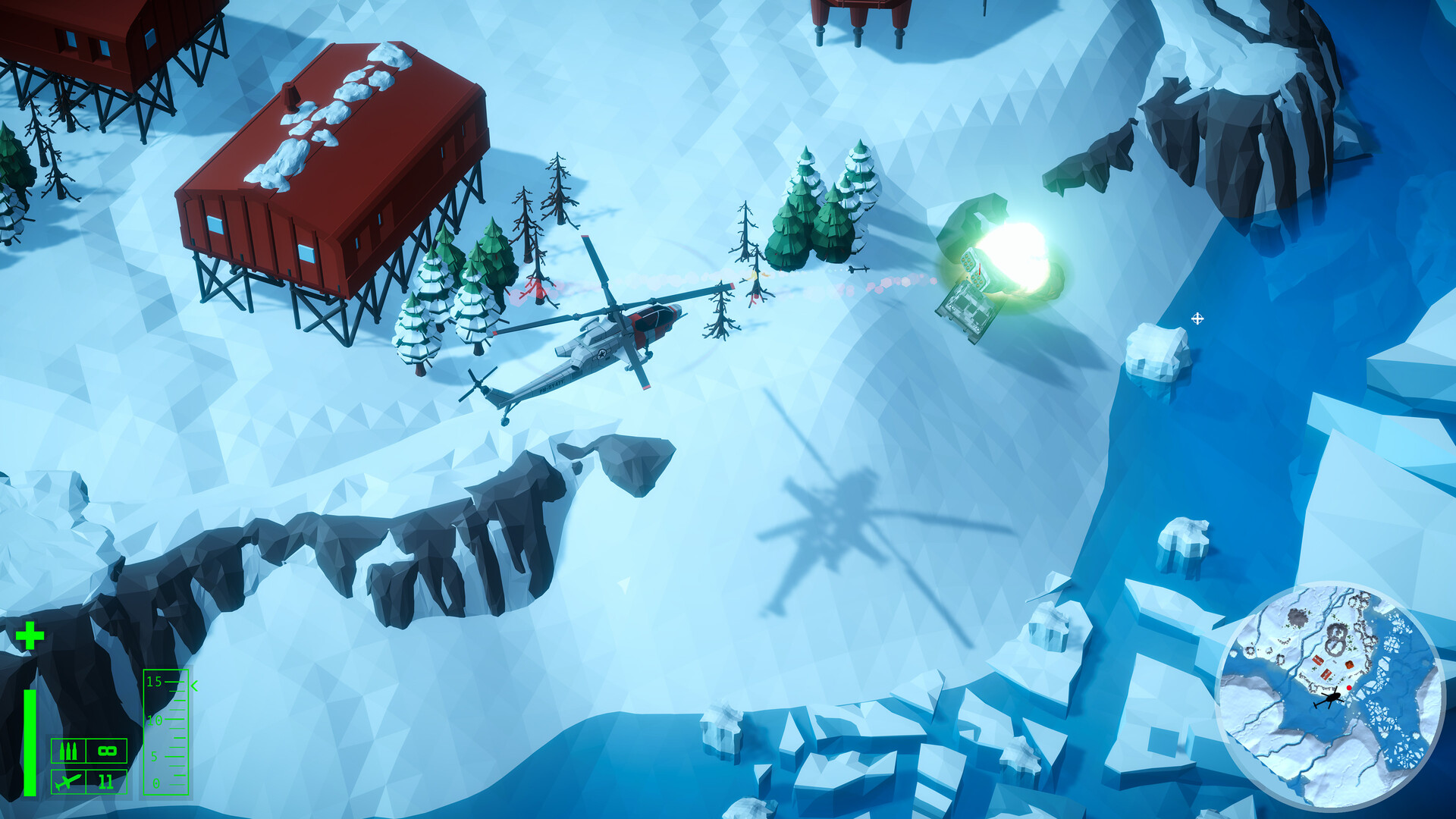Click the green health cross icon
This screenshot has height=819, width=1456.
point(29,635)
